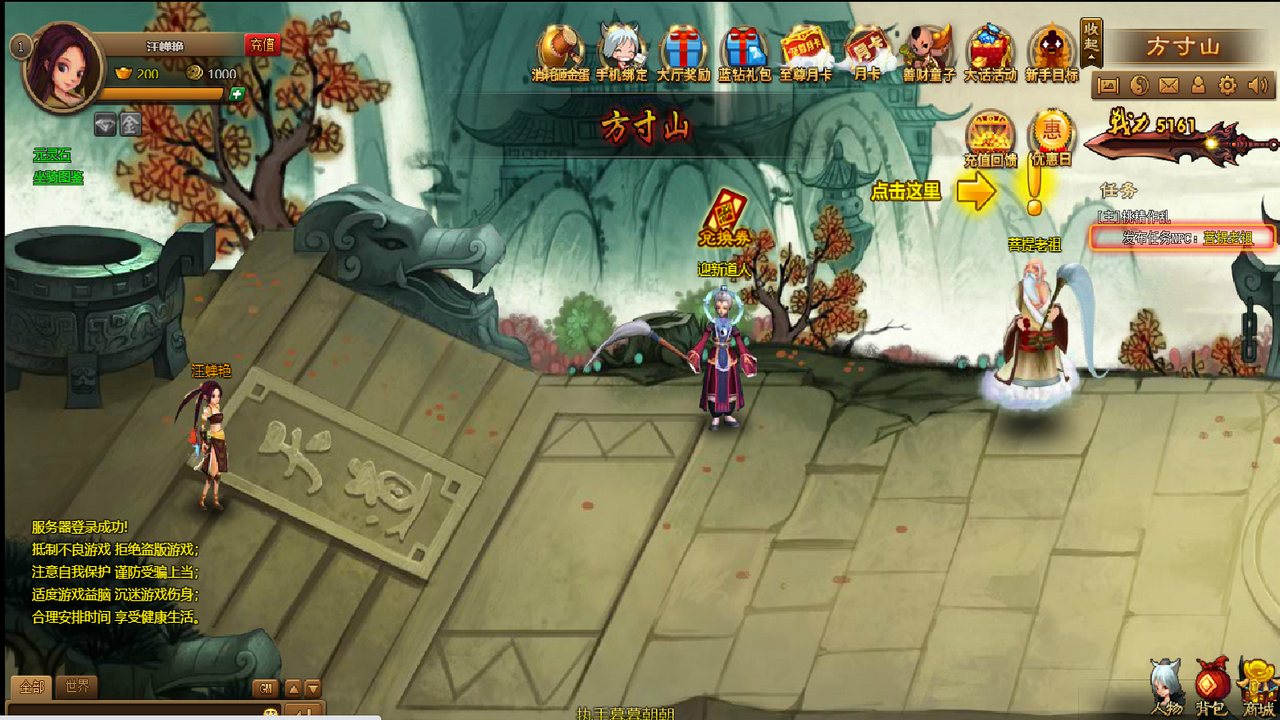This screenshot has width=1280, height=720.
Task: Open the 充值 recharge button by the name
Action: pos(263,45)
